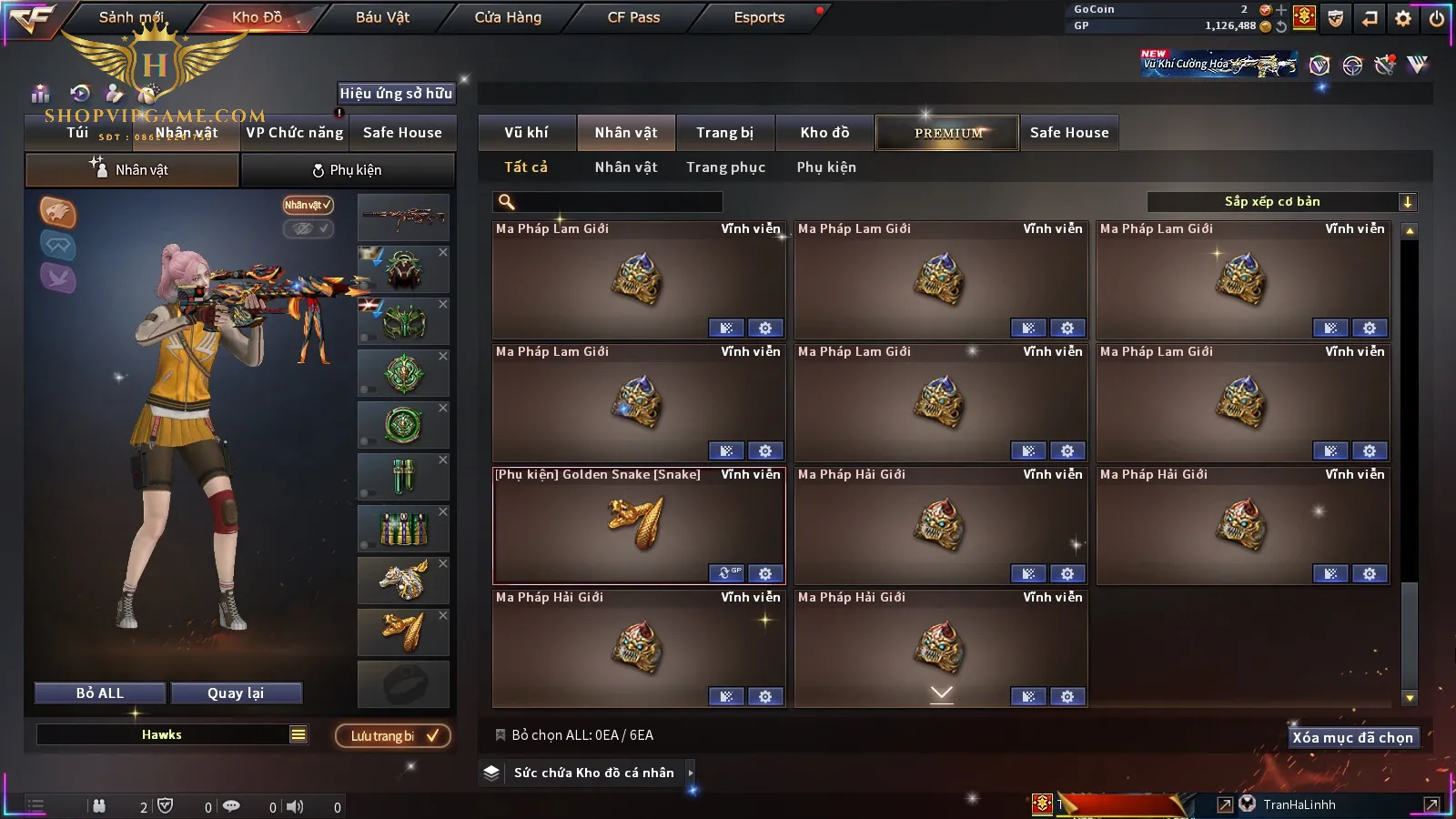
Task: Filter by Trang phục sub-category
Action: coord(725,167)
